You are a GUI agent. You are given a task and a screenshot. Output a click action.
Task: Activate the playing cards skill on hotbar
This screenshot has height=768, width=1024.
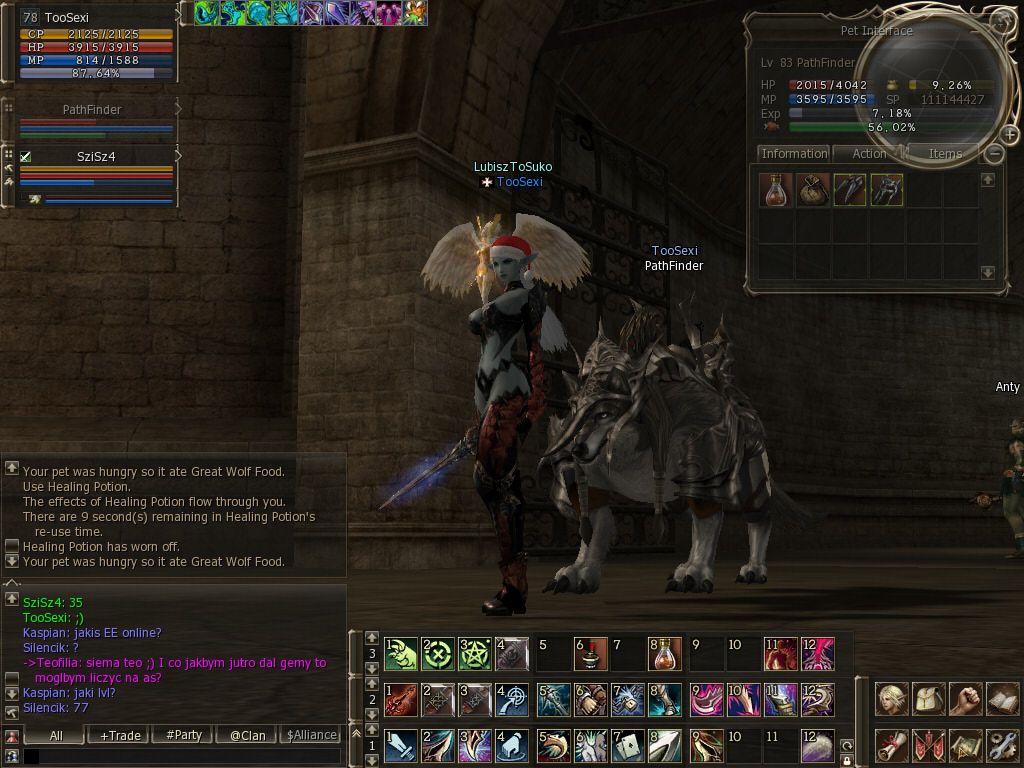[x=625, y=745]
